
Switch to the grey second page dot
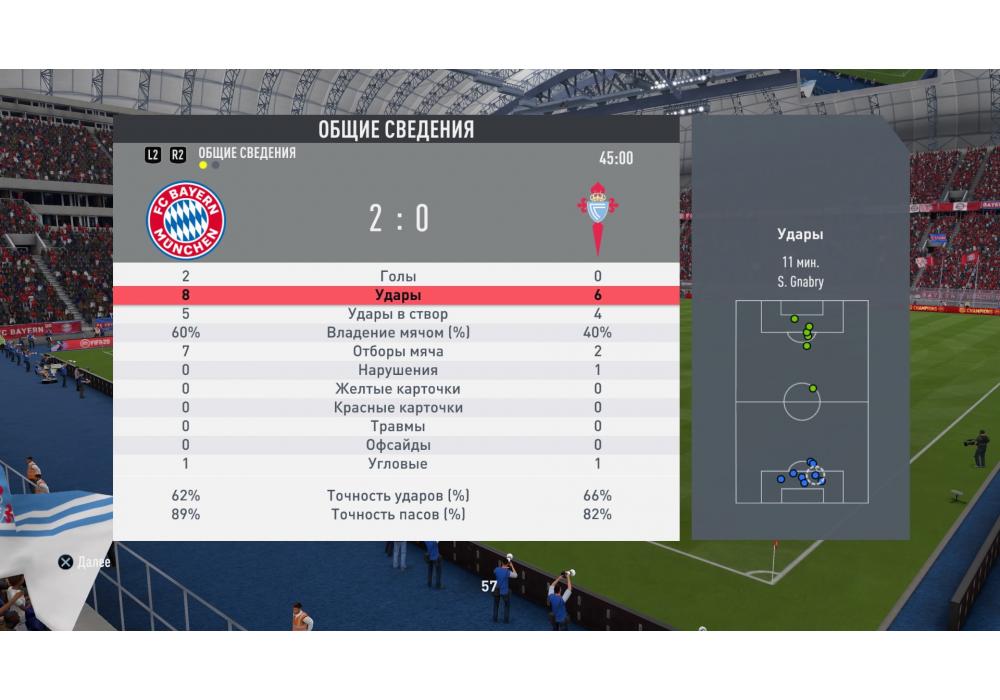pyautogui.click(x=216, y=165)
